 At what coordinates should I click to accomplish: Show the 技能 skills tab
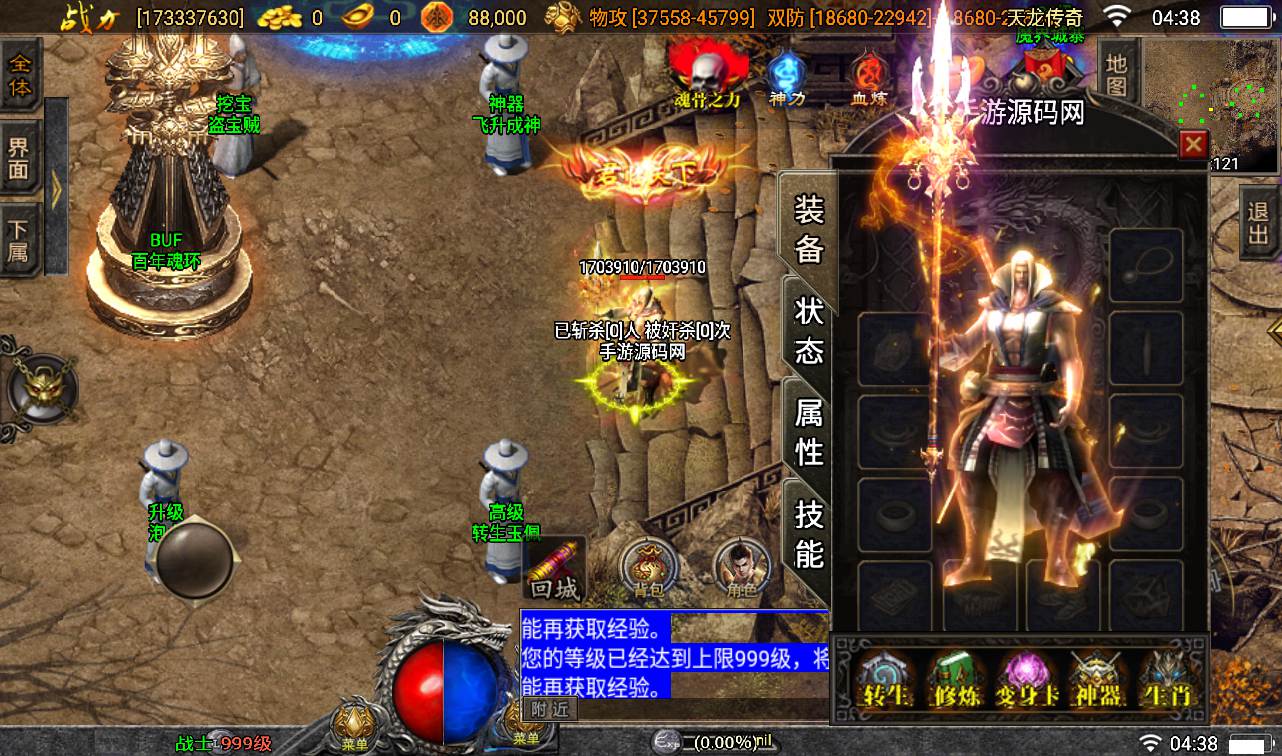pos(808,533)
